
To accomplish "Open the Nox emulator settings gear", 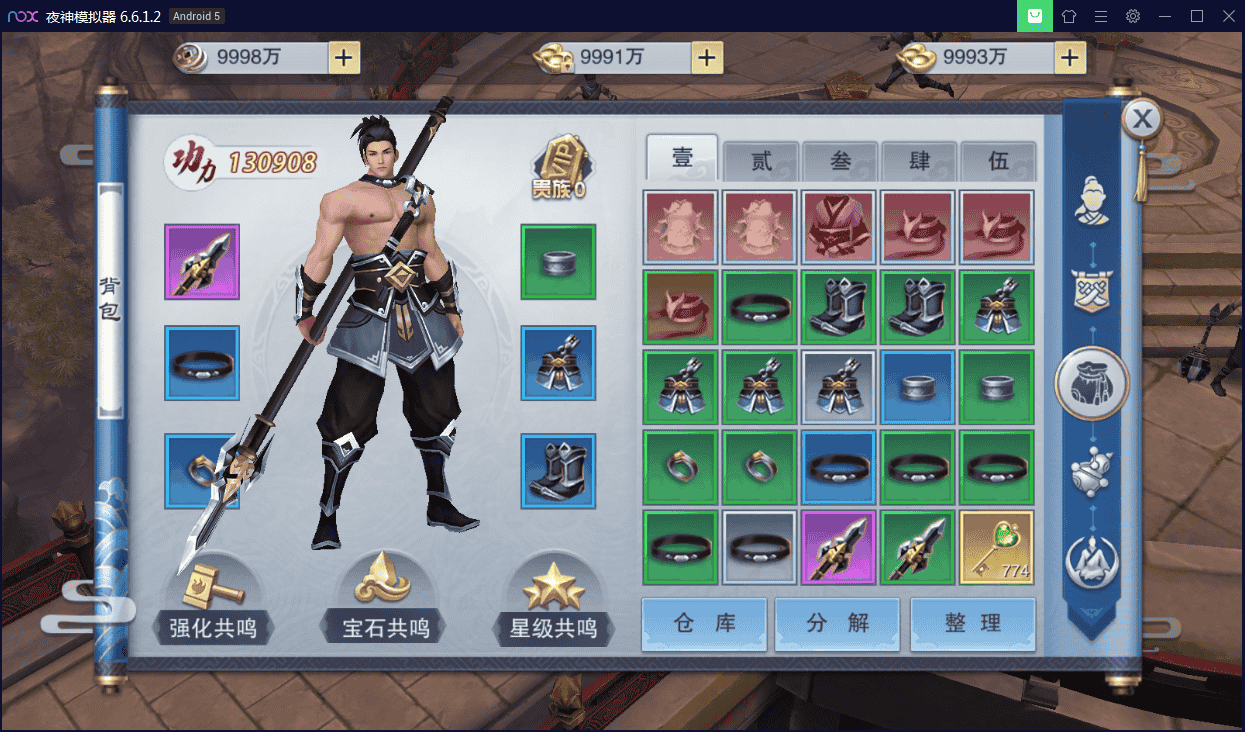I will (1133, 16).
